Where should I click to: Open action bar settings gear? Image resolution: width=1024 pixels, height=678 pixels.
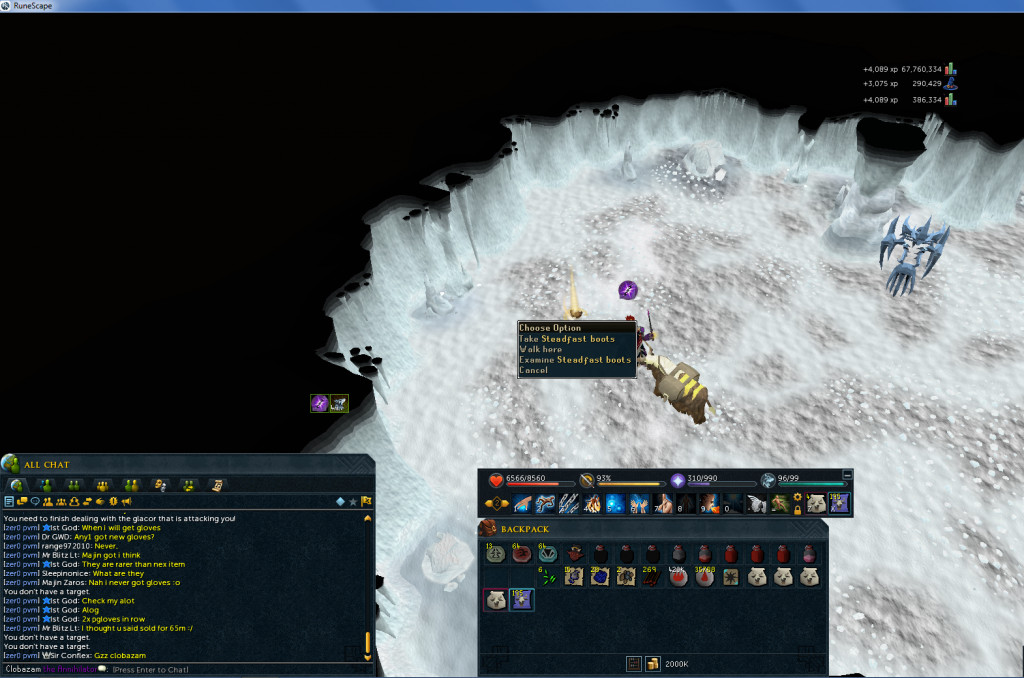pyautogui.click(x=797, y=496)
